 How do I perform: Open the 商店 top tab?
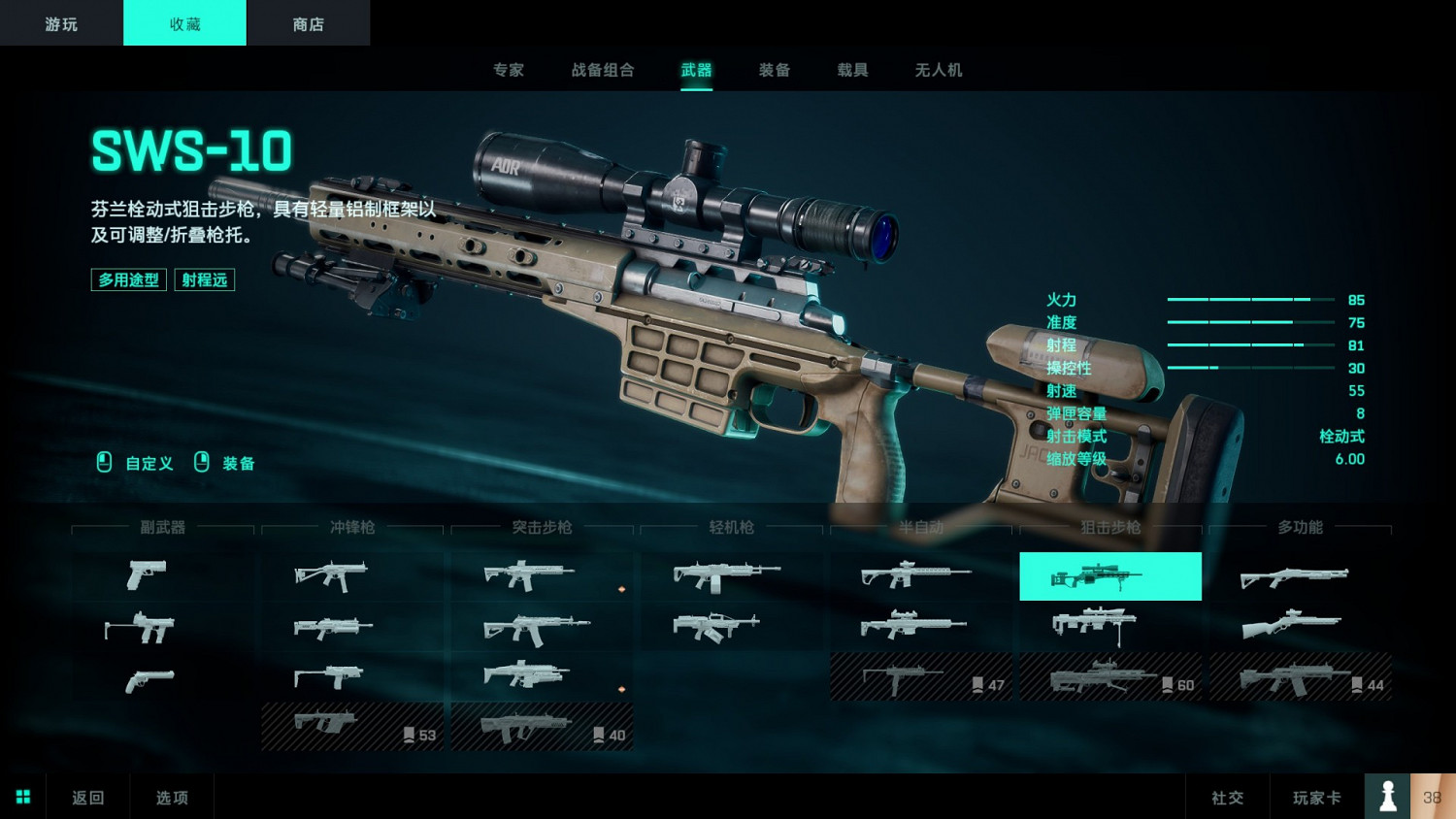point(308,23)
